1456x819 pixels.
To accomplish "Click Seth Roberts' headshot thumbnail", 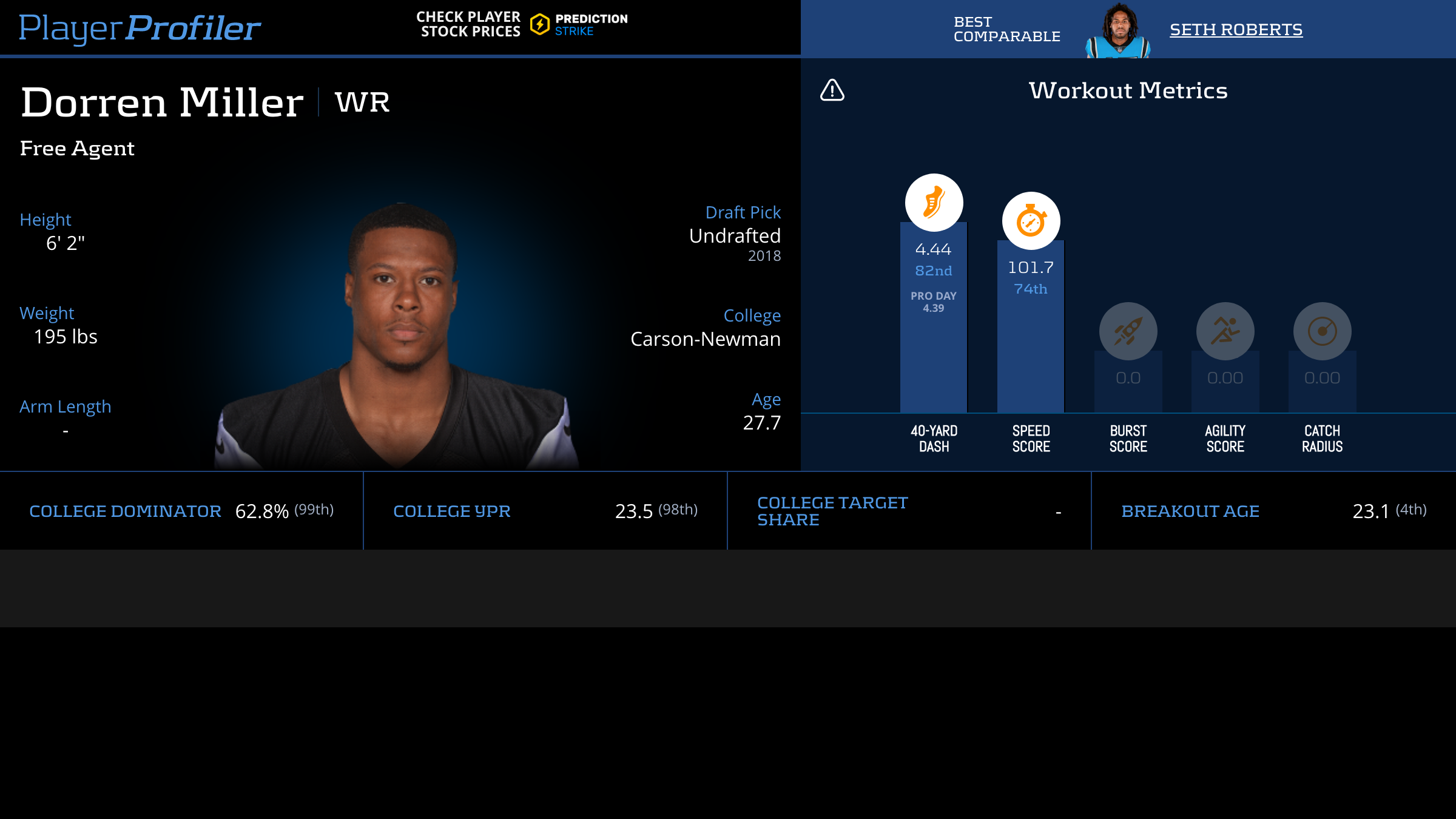I will click(1117, 30).
